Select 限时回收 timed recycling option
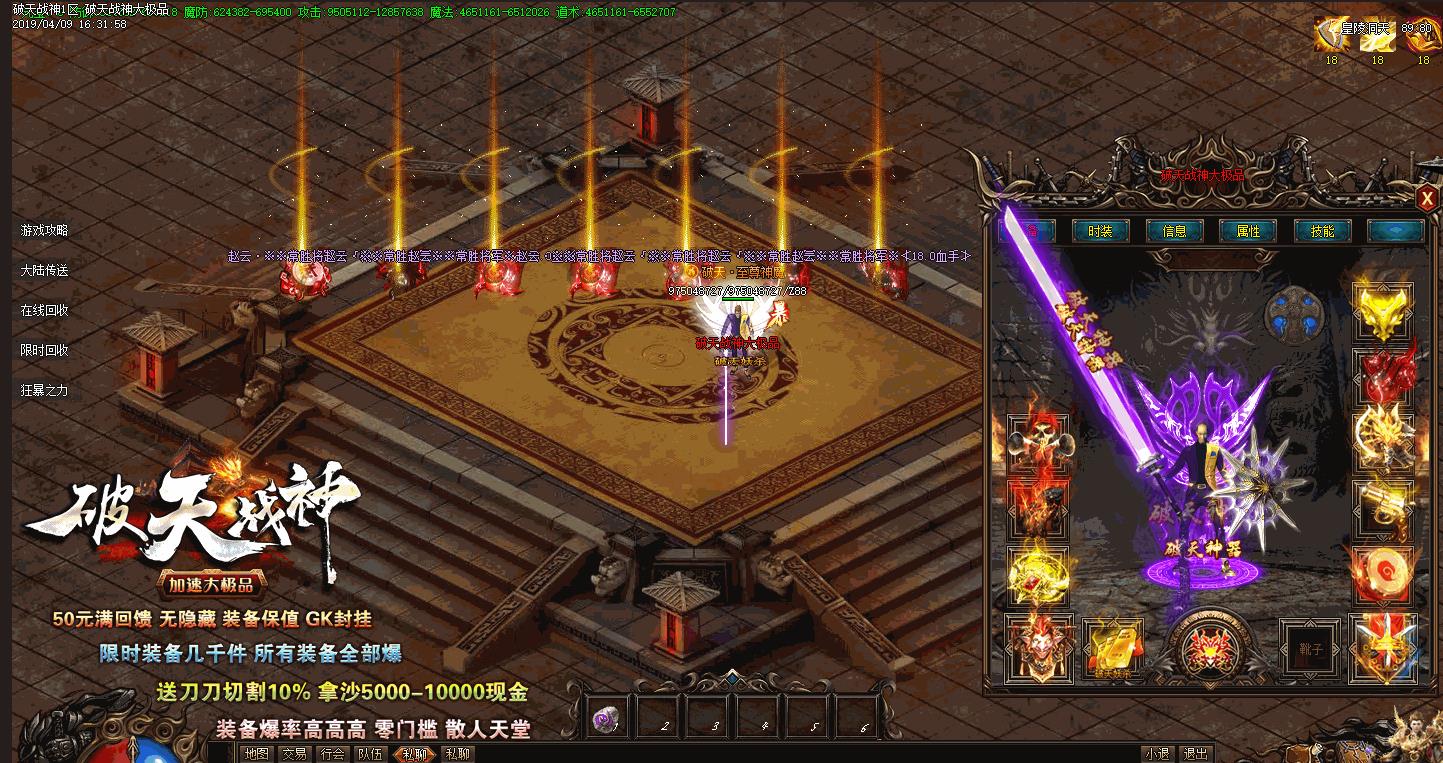The image size is (1443, 763). click(x=45, y=350)
